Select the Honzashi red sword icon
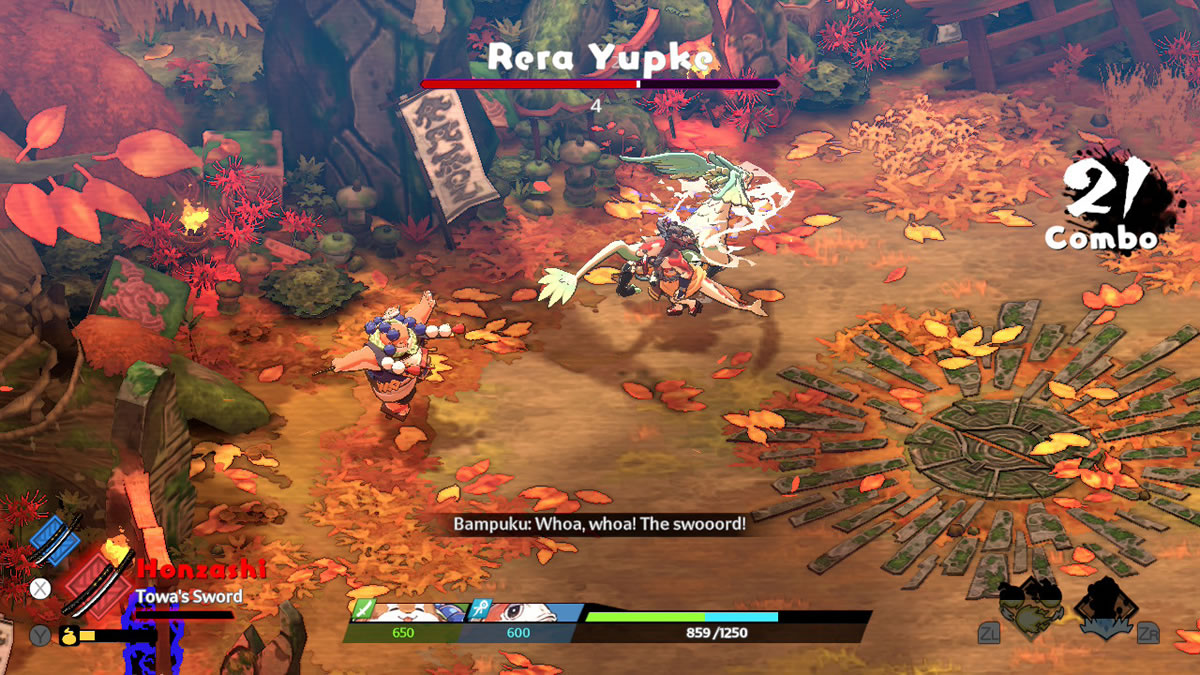Screen dimensions: 1200x675 (x=96, y=581)
